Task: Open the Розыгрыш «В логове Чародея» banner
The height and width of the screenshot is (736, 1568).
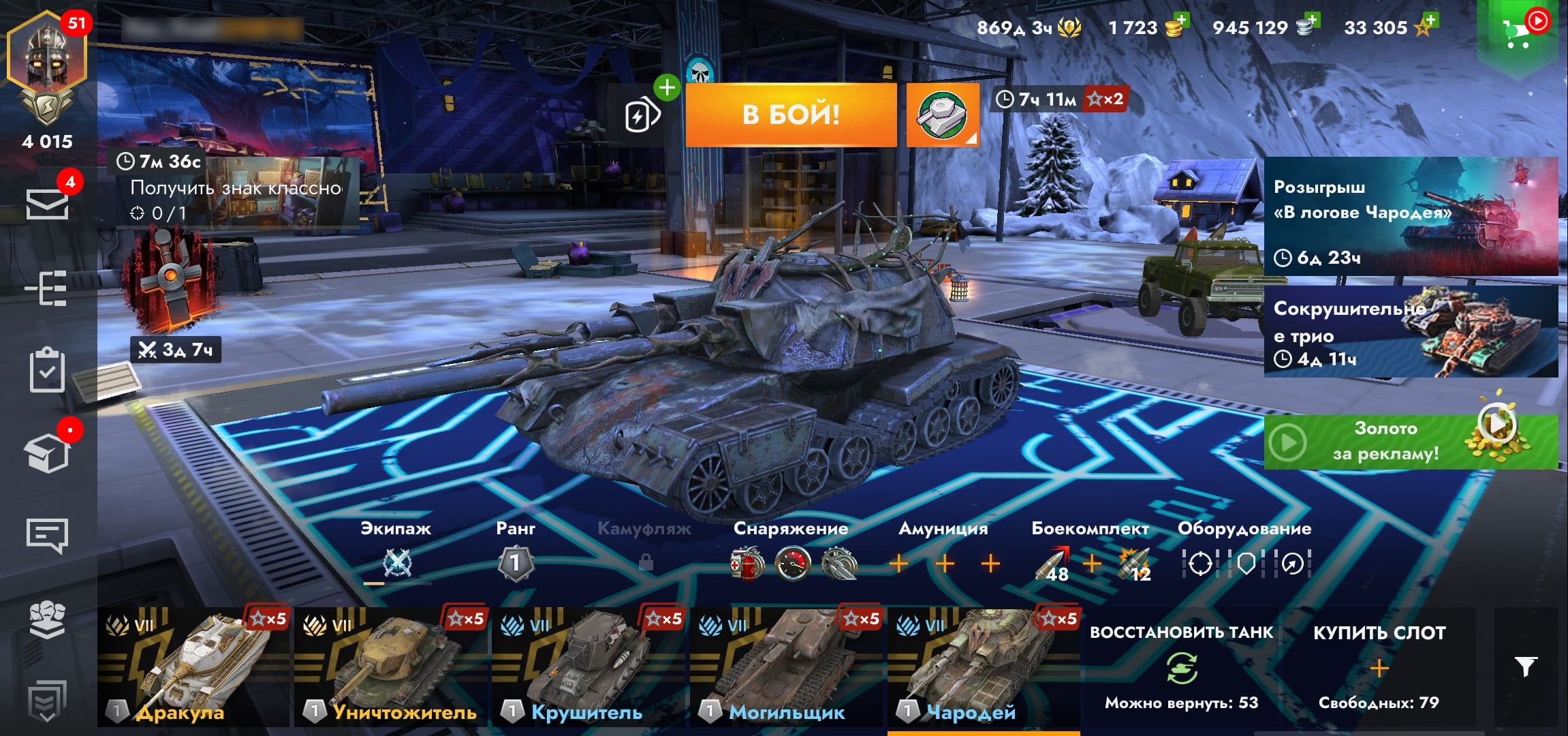Action: 1410,217
